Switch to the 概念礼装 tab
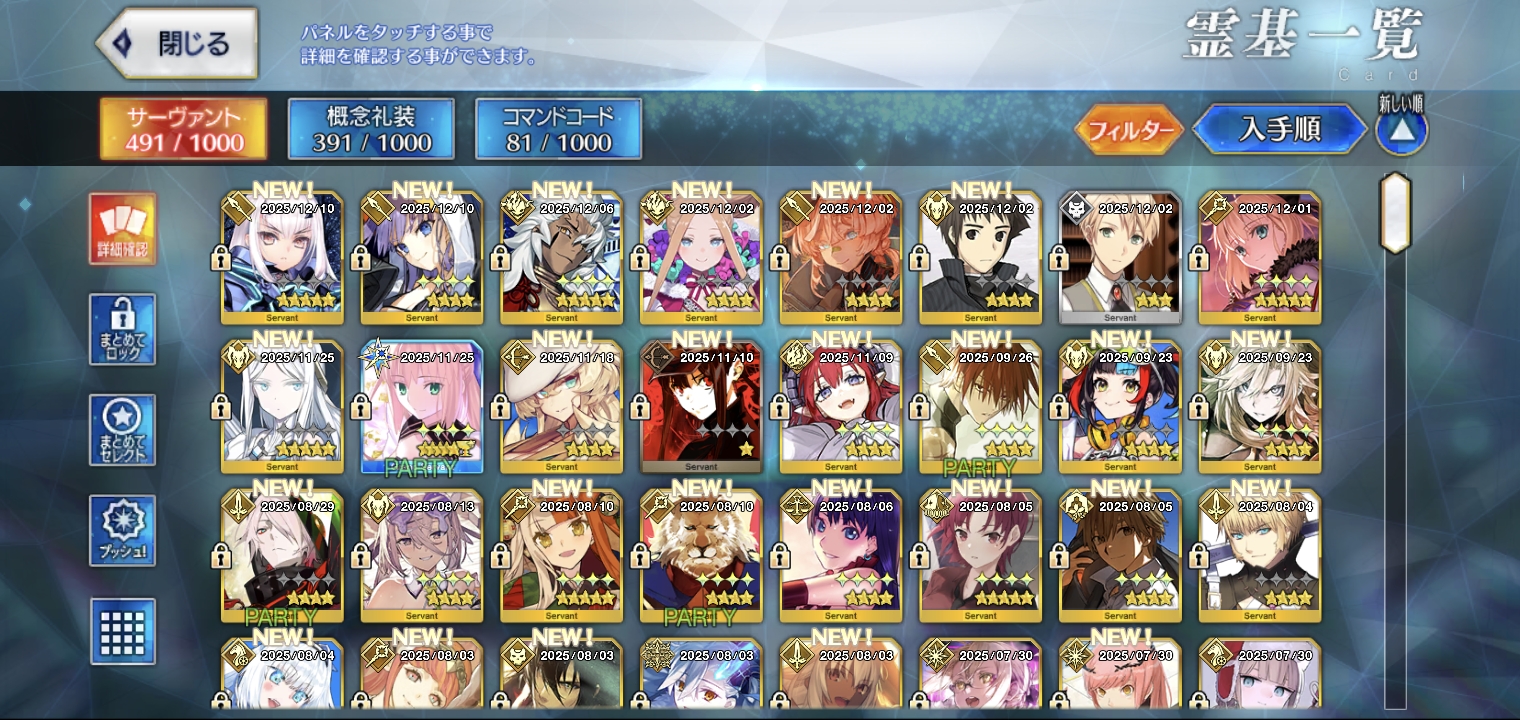Image resolution: width=1520 pixels, height=720 pixels. pos(371,129)
